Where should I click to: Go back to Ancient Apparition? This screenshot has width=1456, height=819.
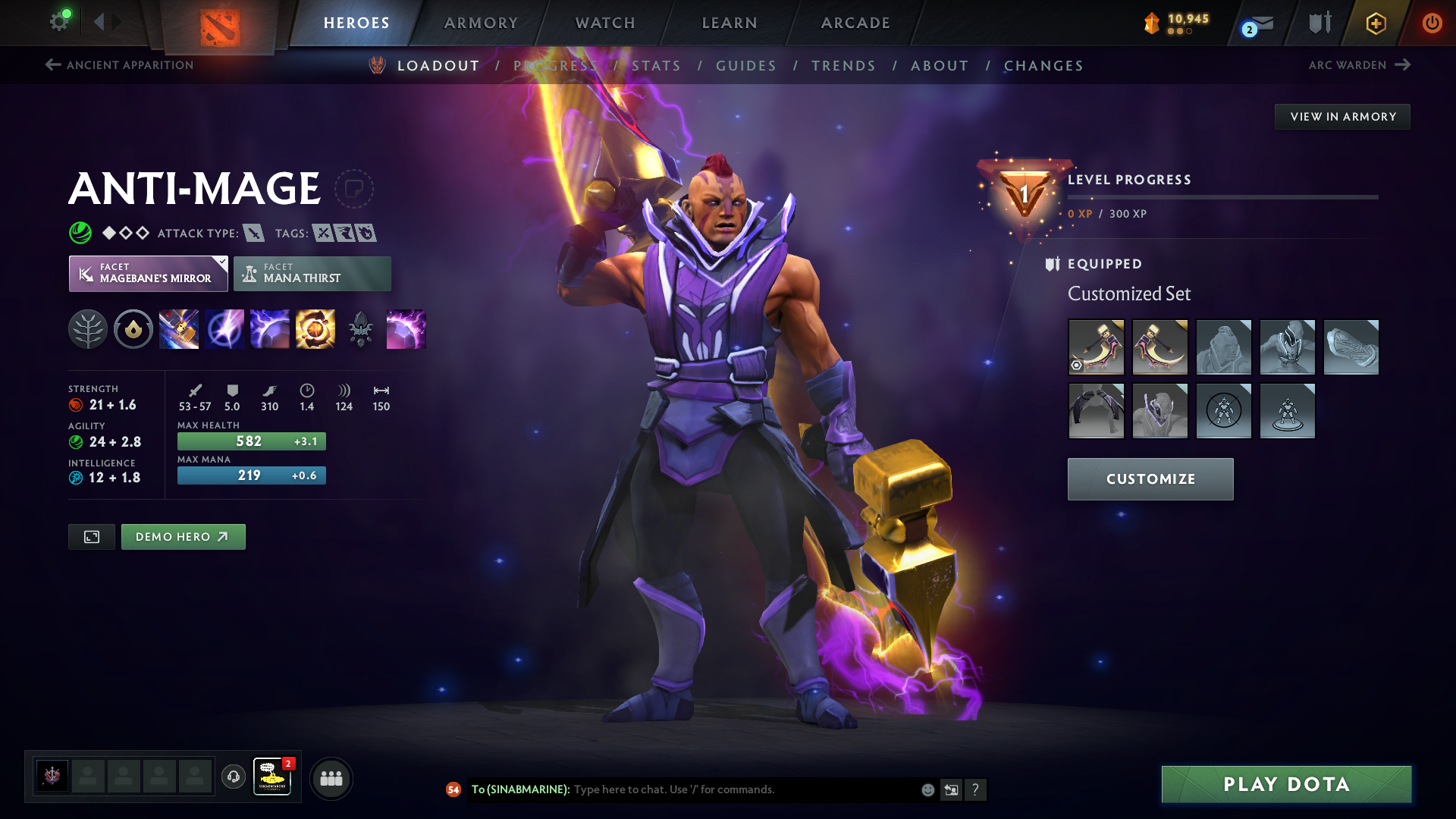[x=120, y=65]
